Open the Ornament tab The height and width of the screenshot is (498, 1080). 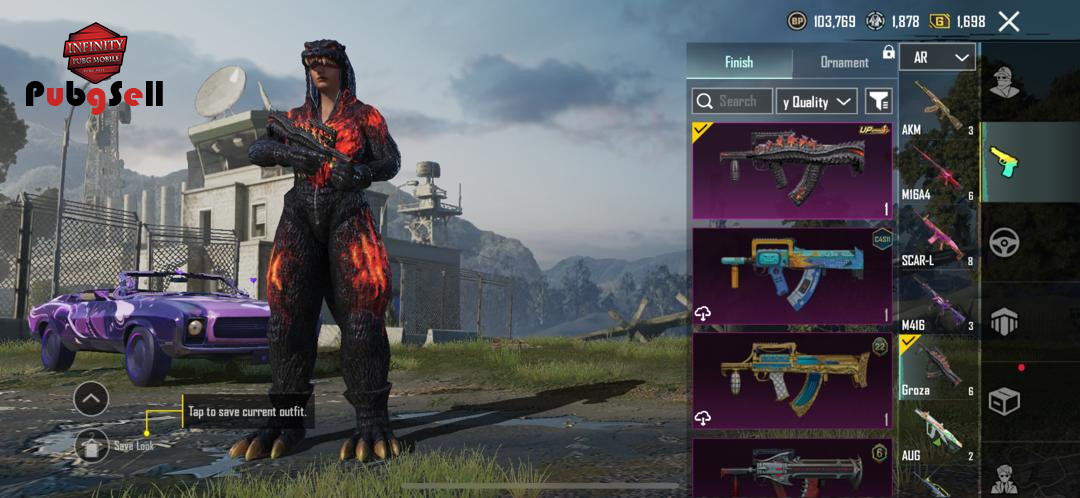(844, 62)
